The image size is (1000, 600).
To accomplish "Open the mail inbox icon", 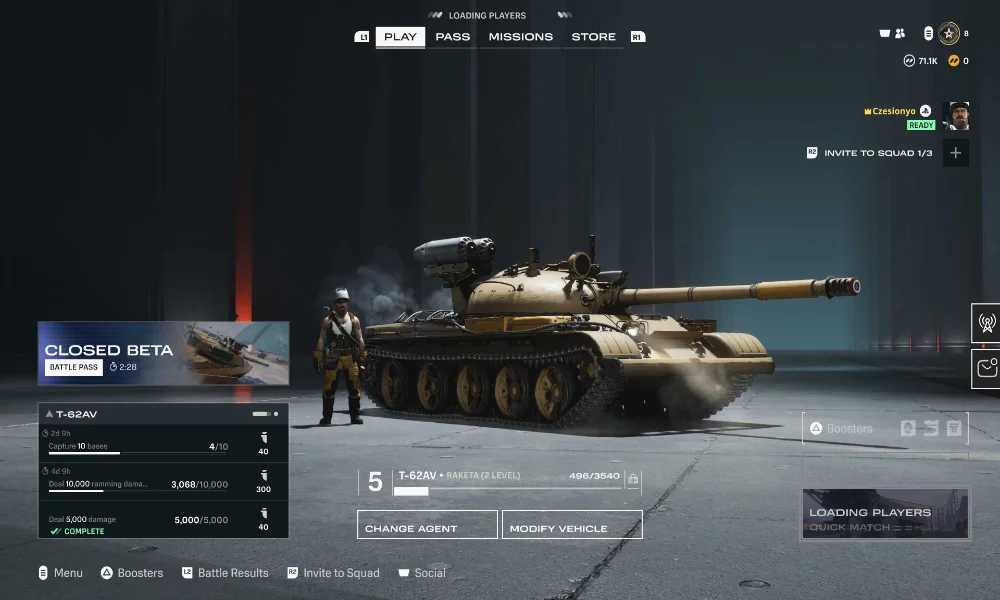I will tap(986, 368).
